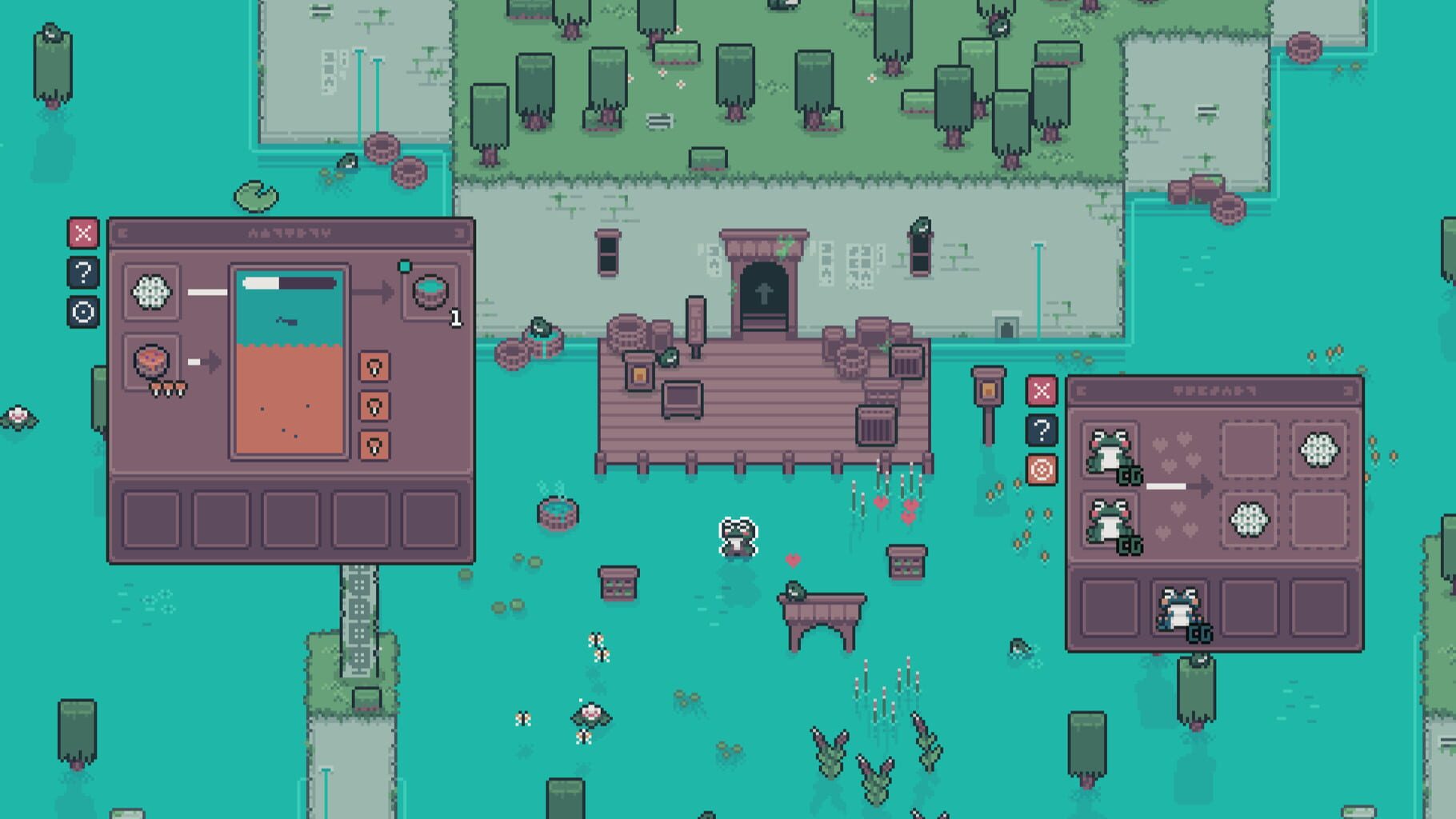Screen dimensions: 1456x819
Task: Select the top frog portrait in the right panel
Action: pyautogui.click(x=1110, y=449)
